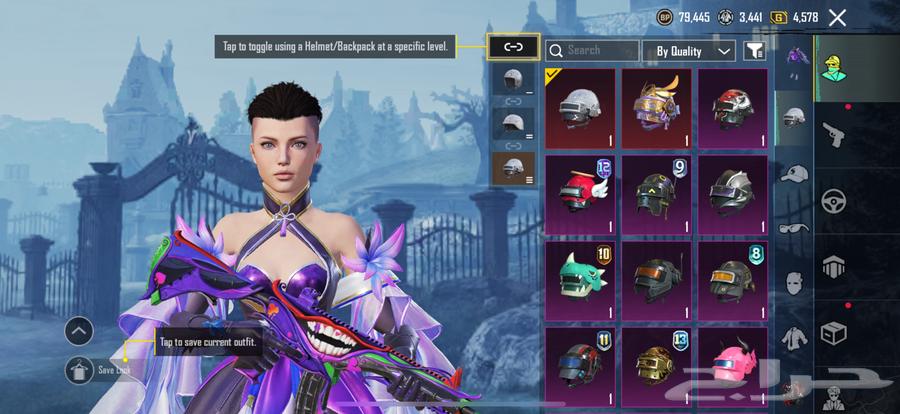Select the equipped white checkmarked helmet
900x414 pixels.
click(582, 108)
